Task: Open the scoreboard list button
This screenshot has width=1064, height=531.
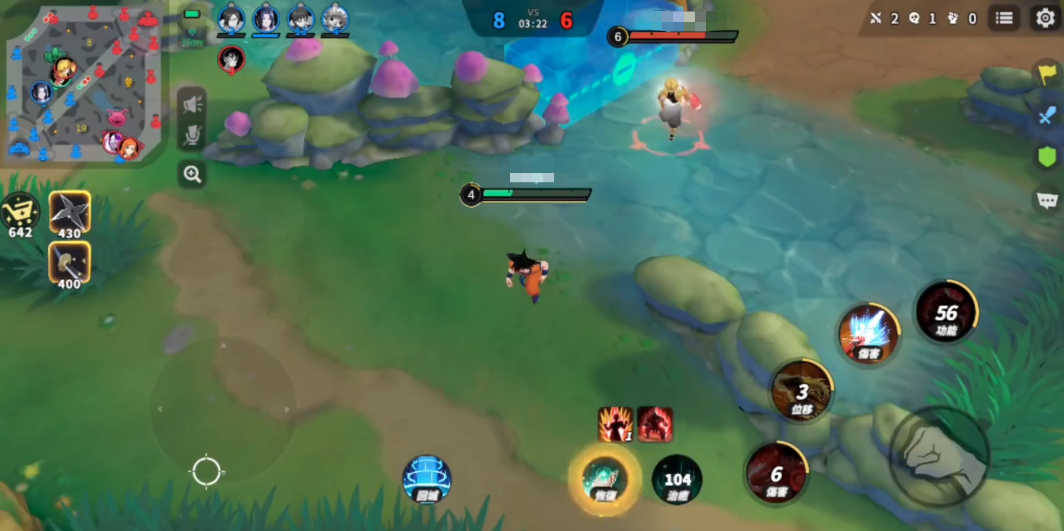Action: [x=1004, y=17]
